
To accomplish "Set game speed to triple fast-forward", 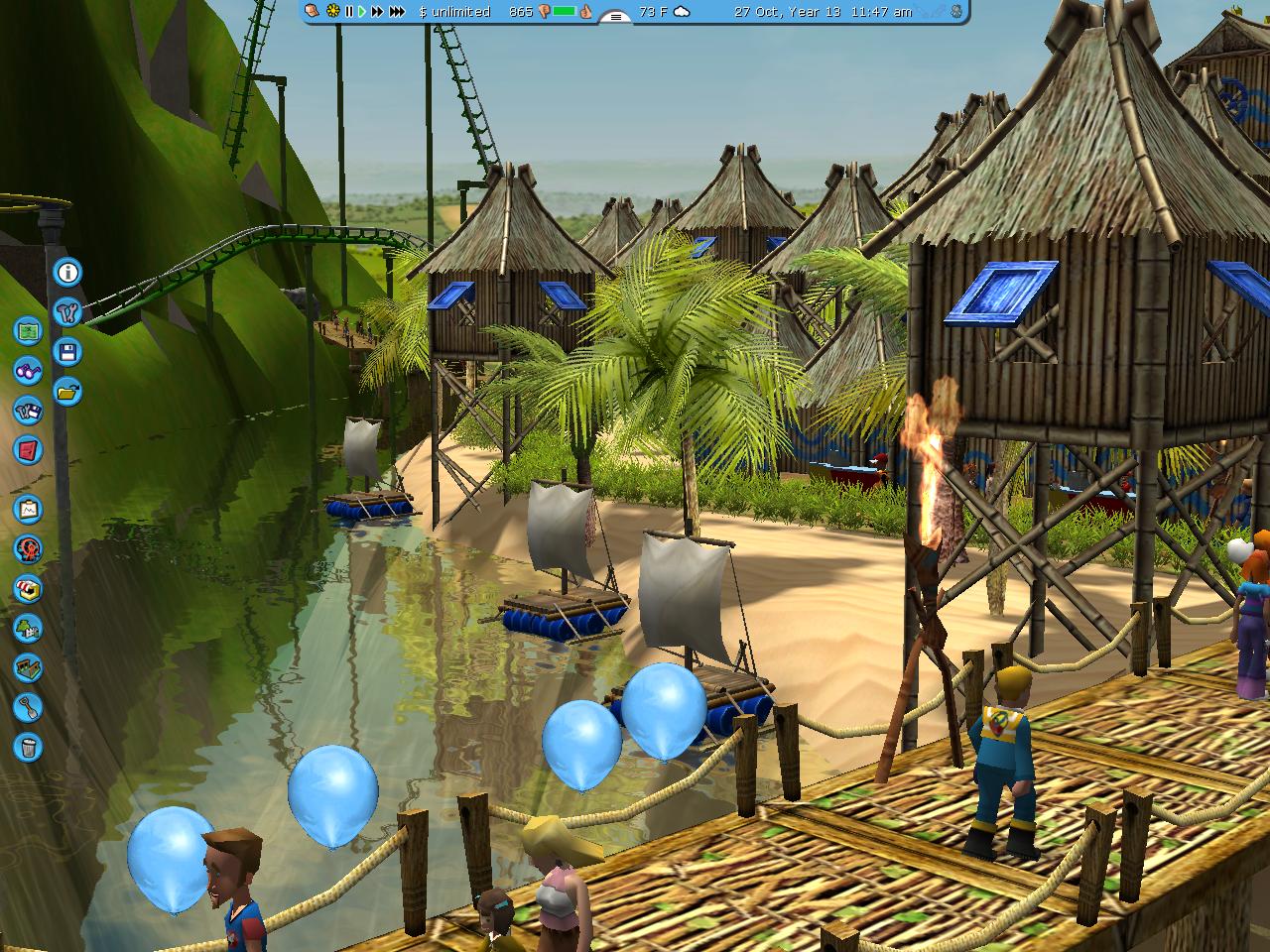I will tap(397, 11).
